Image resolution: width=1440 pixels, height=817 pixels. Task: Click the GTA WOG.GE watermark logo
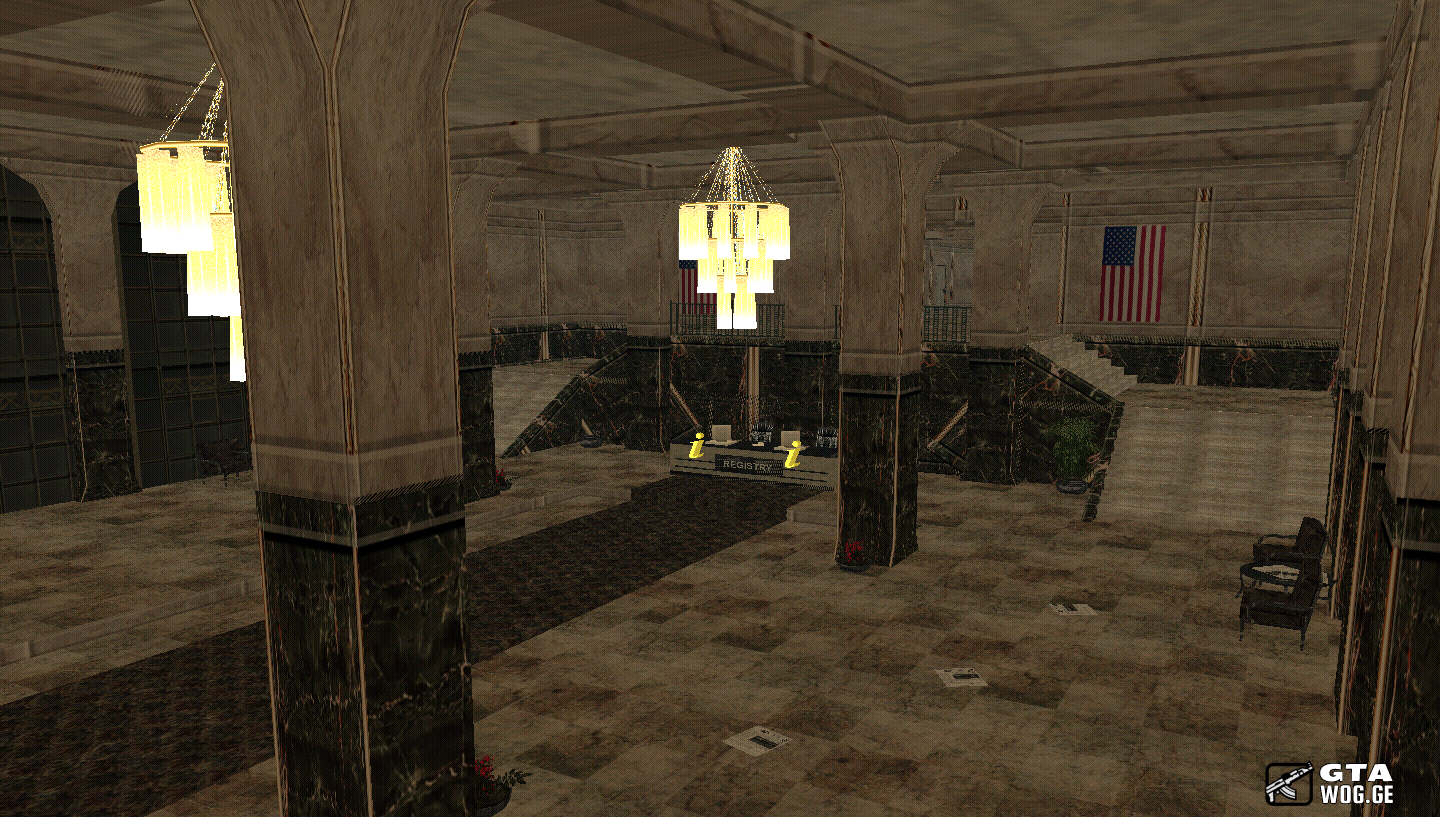coord(1329,783)
